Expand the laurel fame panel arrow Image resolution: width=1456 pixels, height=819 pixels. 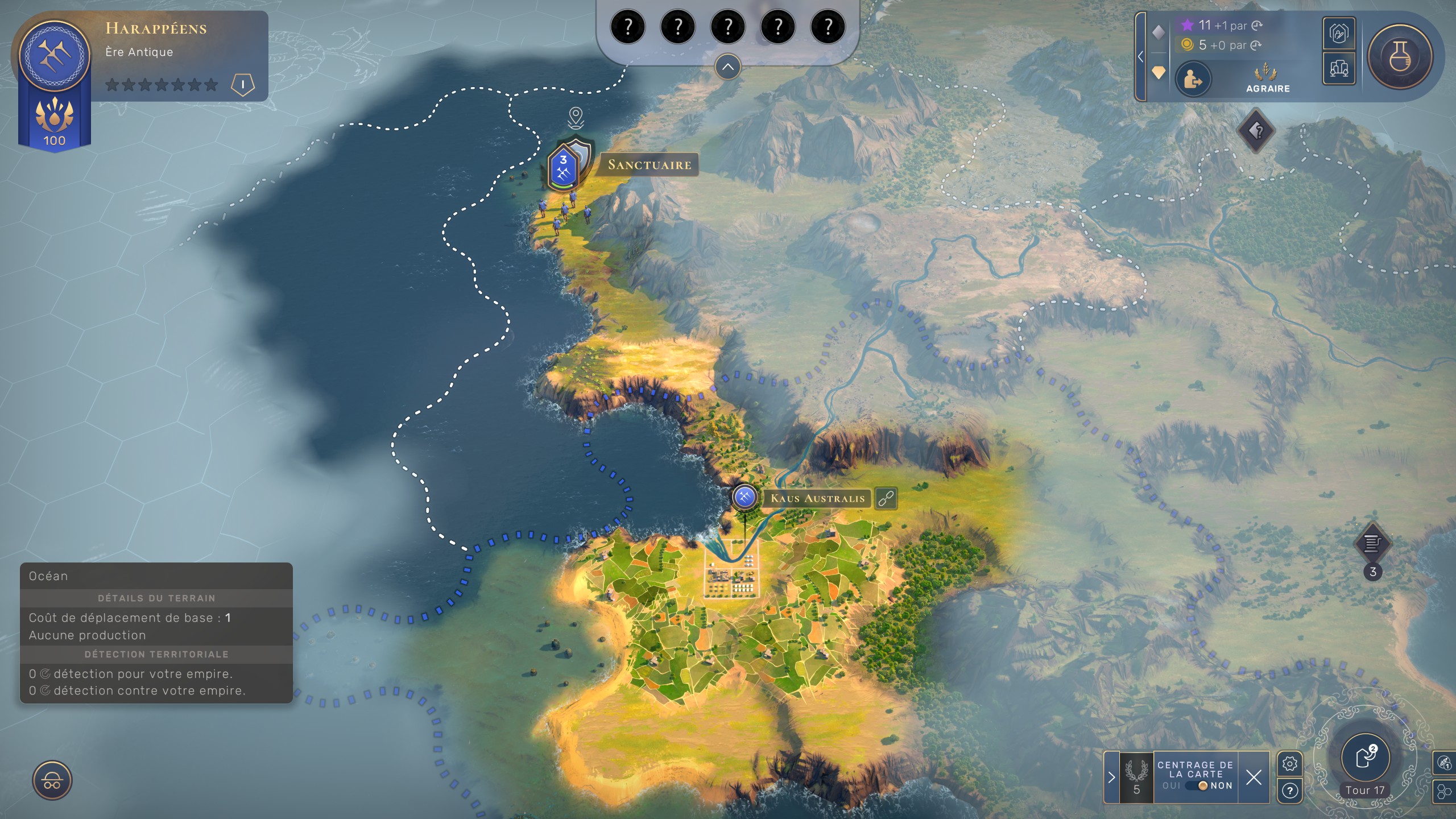point(1111,777)
